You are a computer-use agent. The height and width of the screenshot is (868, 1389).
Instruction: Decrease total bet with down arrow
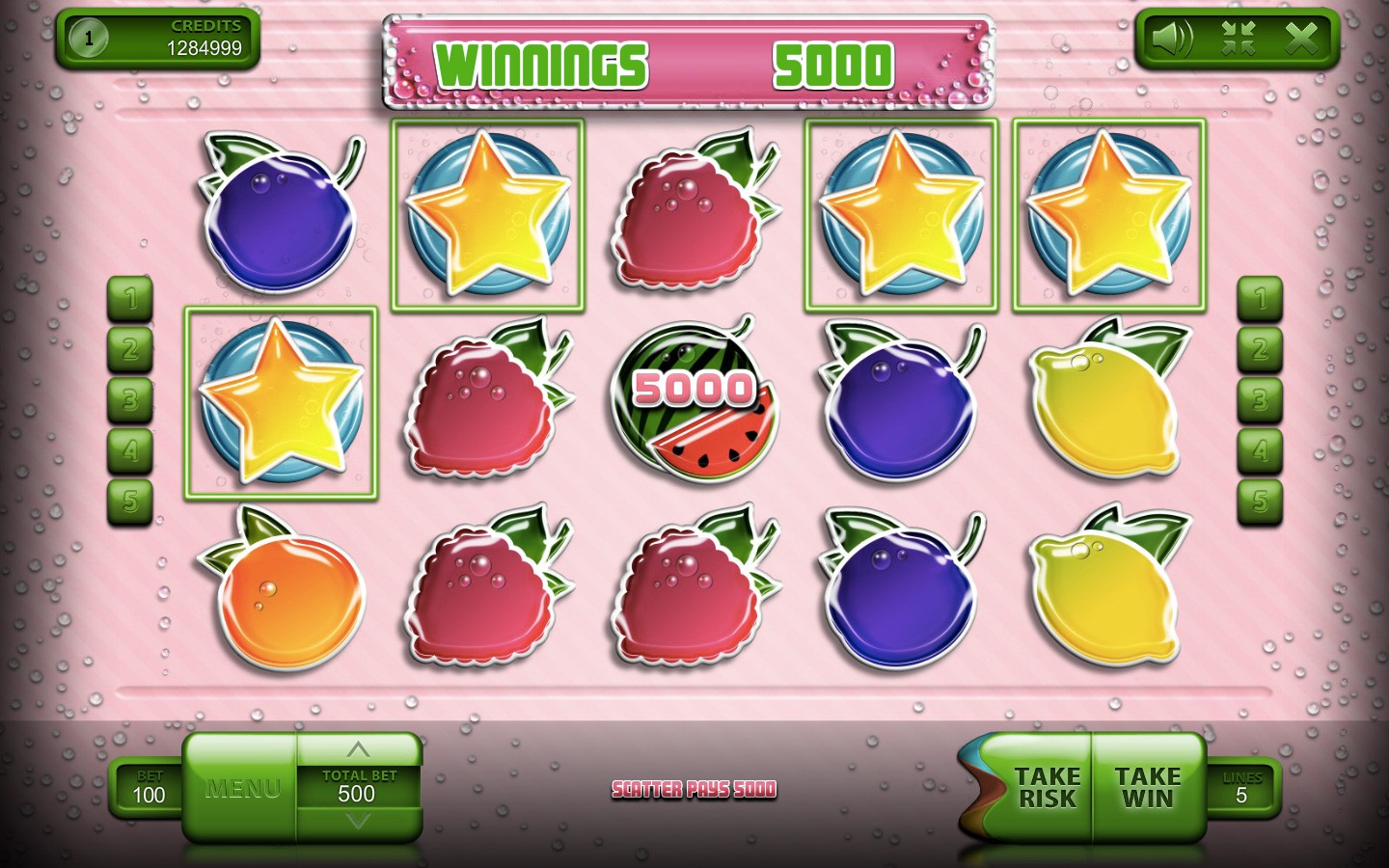coord(358,822)
